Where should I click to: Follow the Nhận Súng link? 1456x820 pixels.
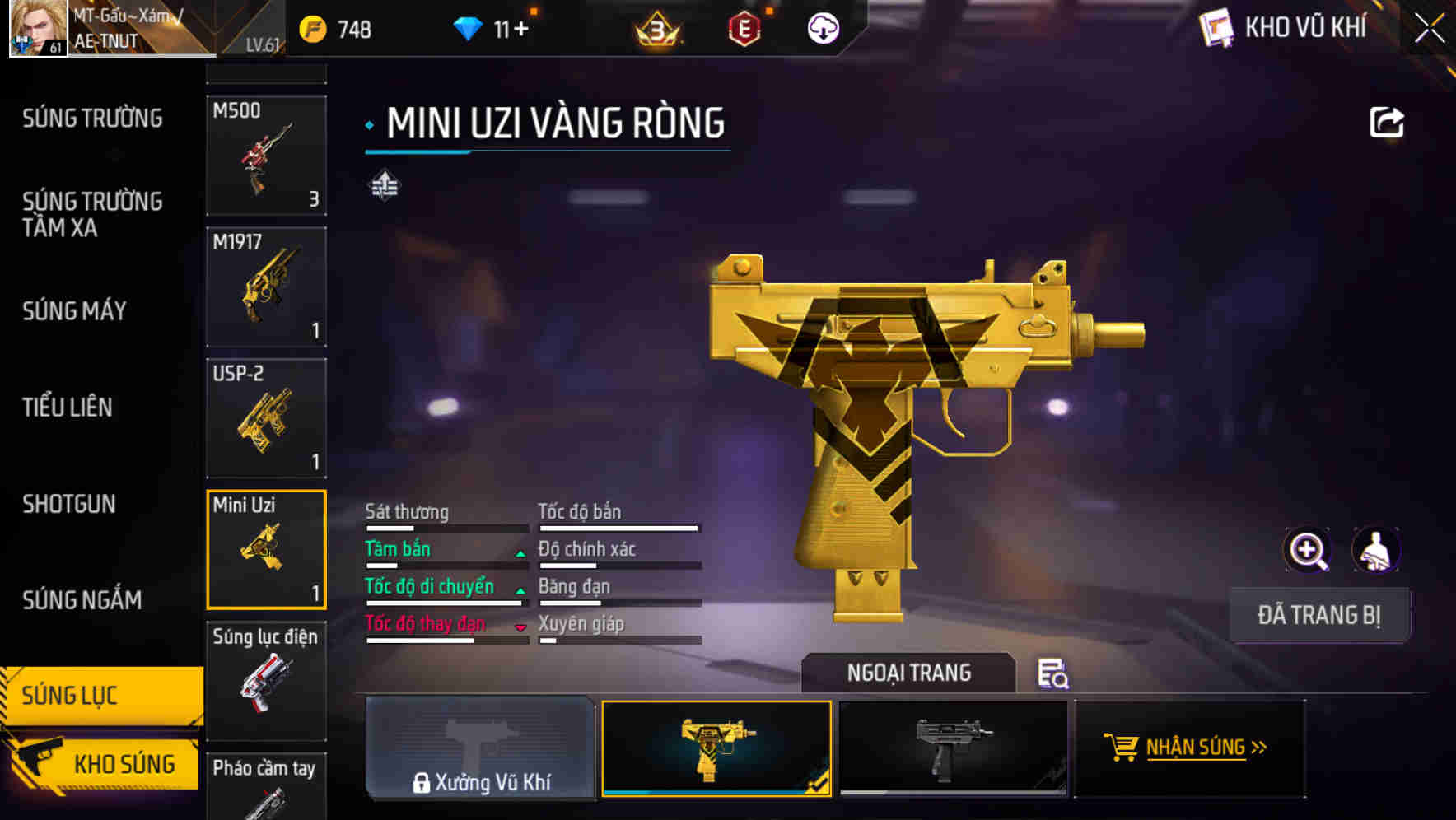tap(1188, 748)
